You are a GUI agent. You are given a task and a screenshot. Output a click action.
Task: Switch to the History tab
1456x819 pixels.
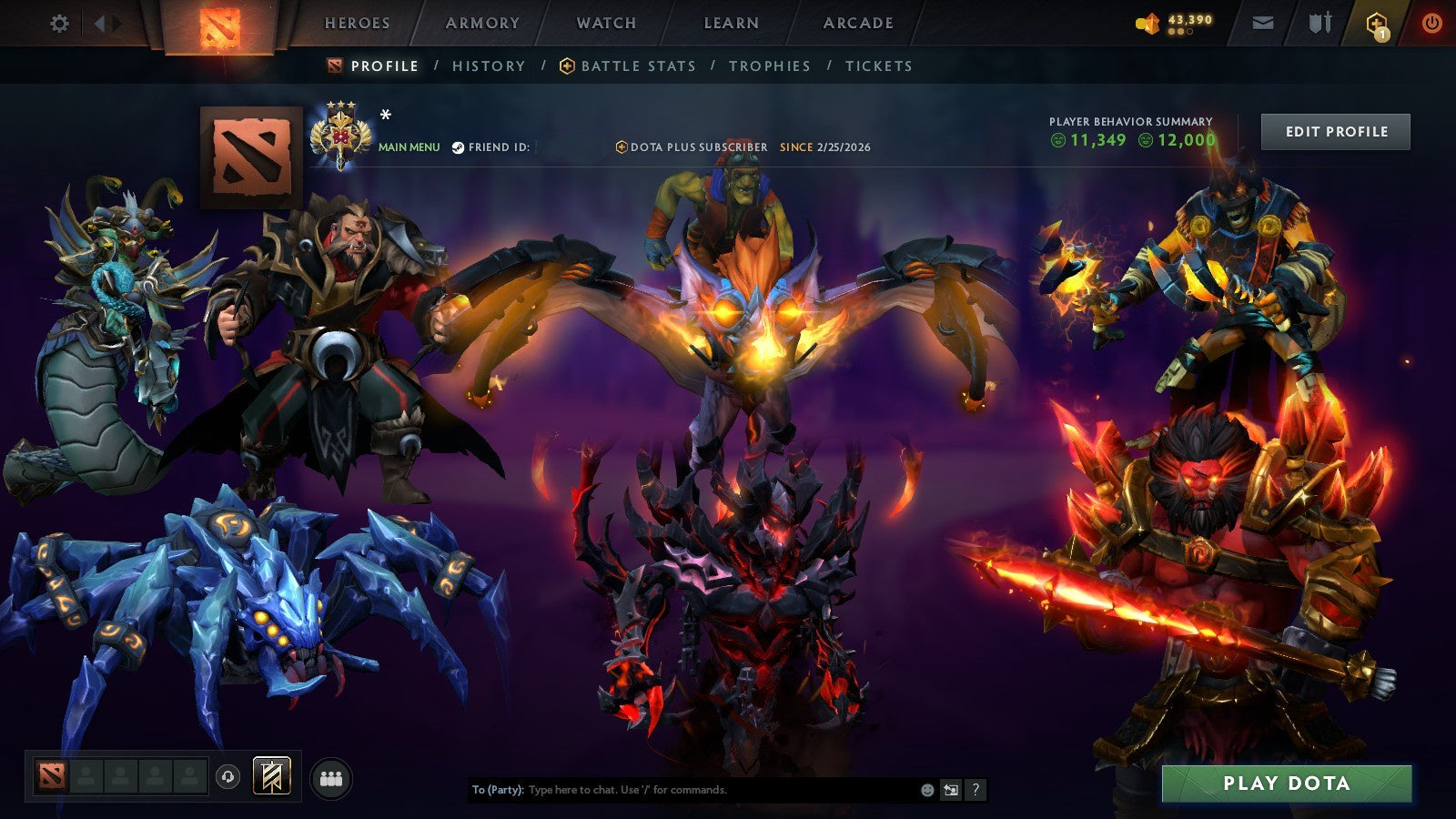pos(489,66)
